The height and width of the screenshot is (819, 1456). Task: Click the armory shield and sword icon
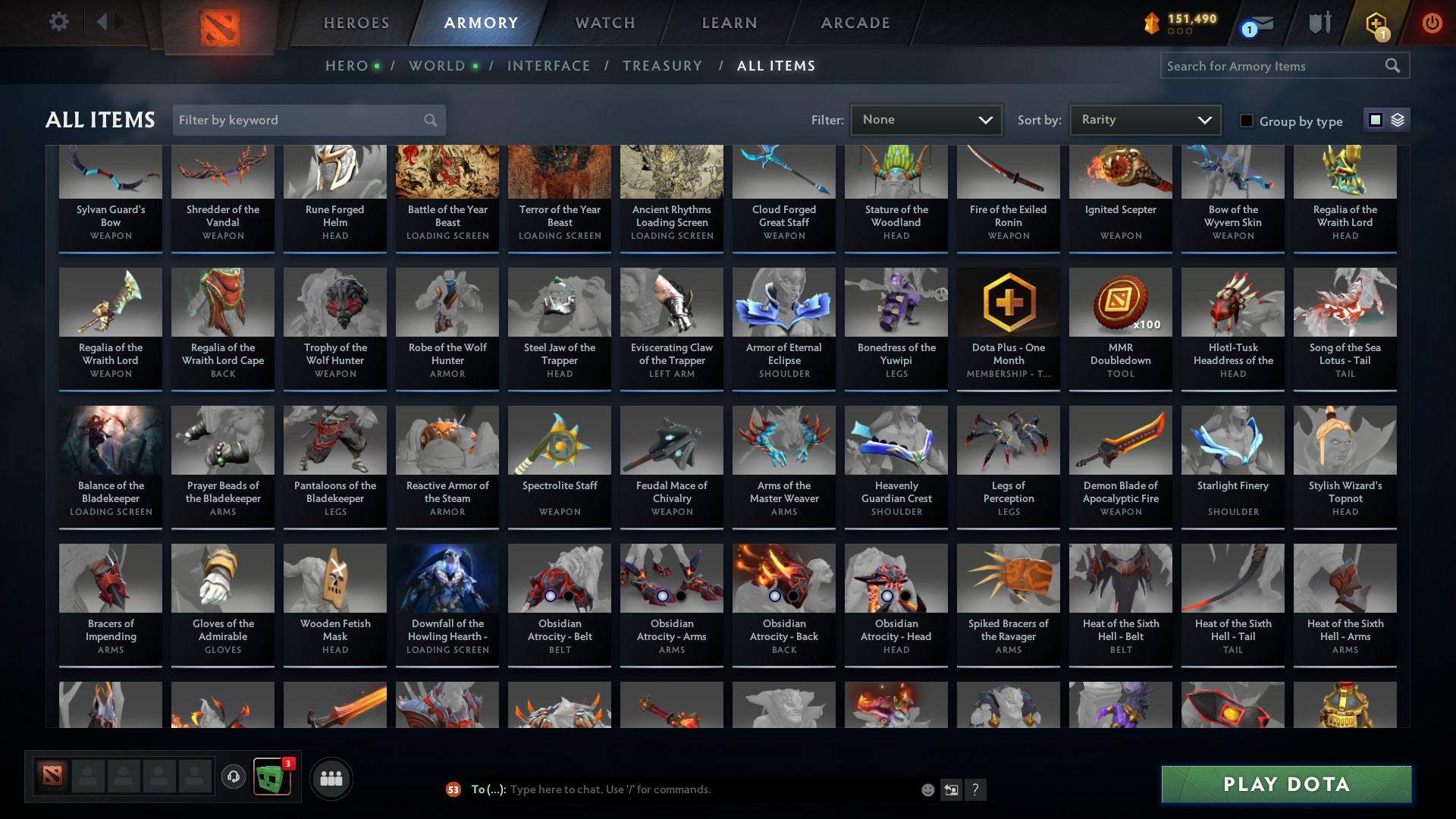(1319, 23)
